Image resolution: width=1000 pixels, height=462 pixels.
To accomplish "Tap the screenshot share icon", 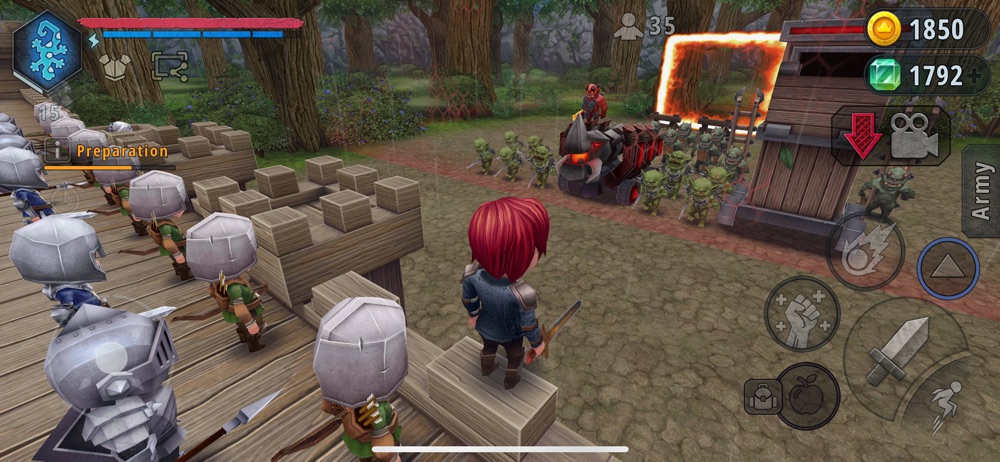I will tap(169, 66).
